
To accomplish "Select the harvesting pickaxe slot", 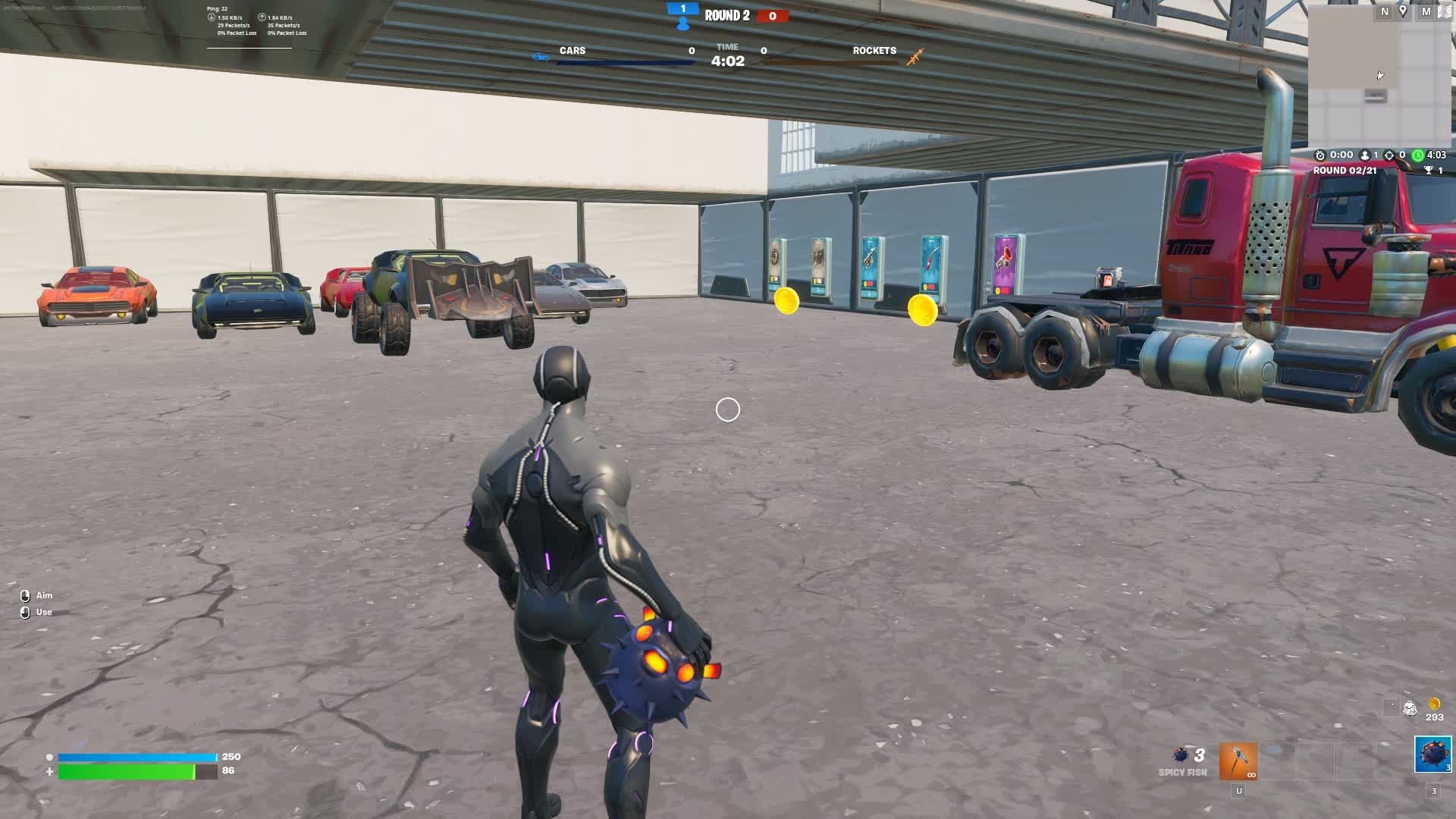I will (x=1238, y=761).
